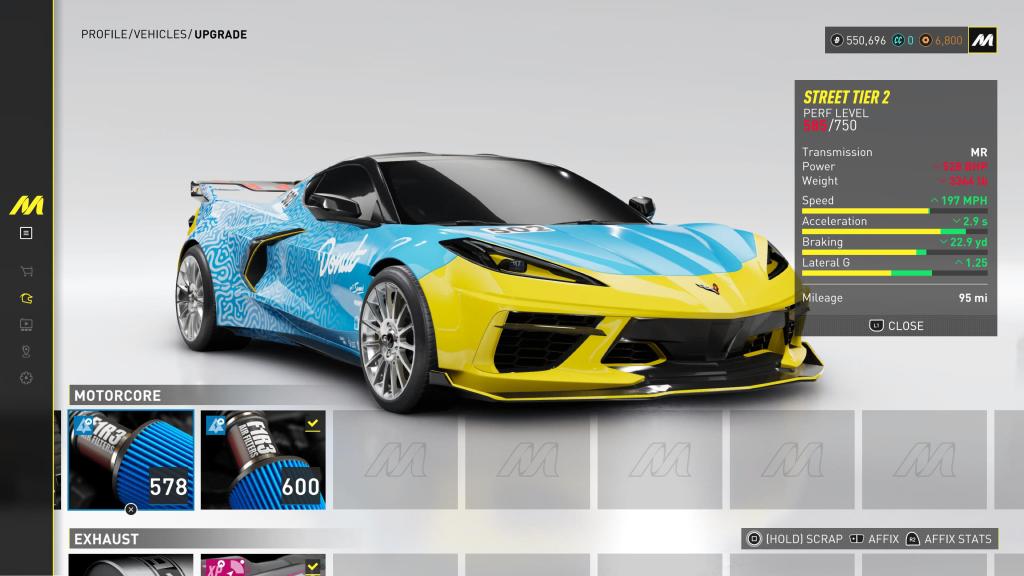Choose the equipped 600 Motorcore air filter
The height and width of the screenshot is (576, 1024).
(263, 459)
